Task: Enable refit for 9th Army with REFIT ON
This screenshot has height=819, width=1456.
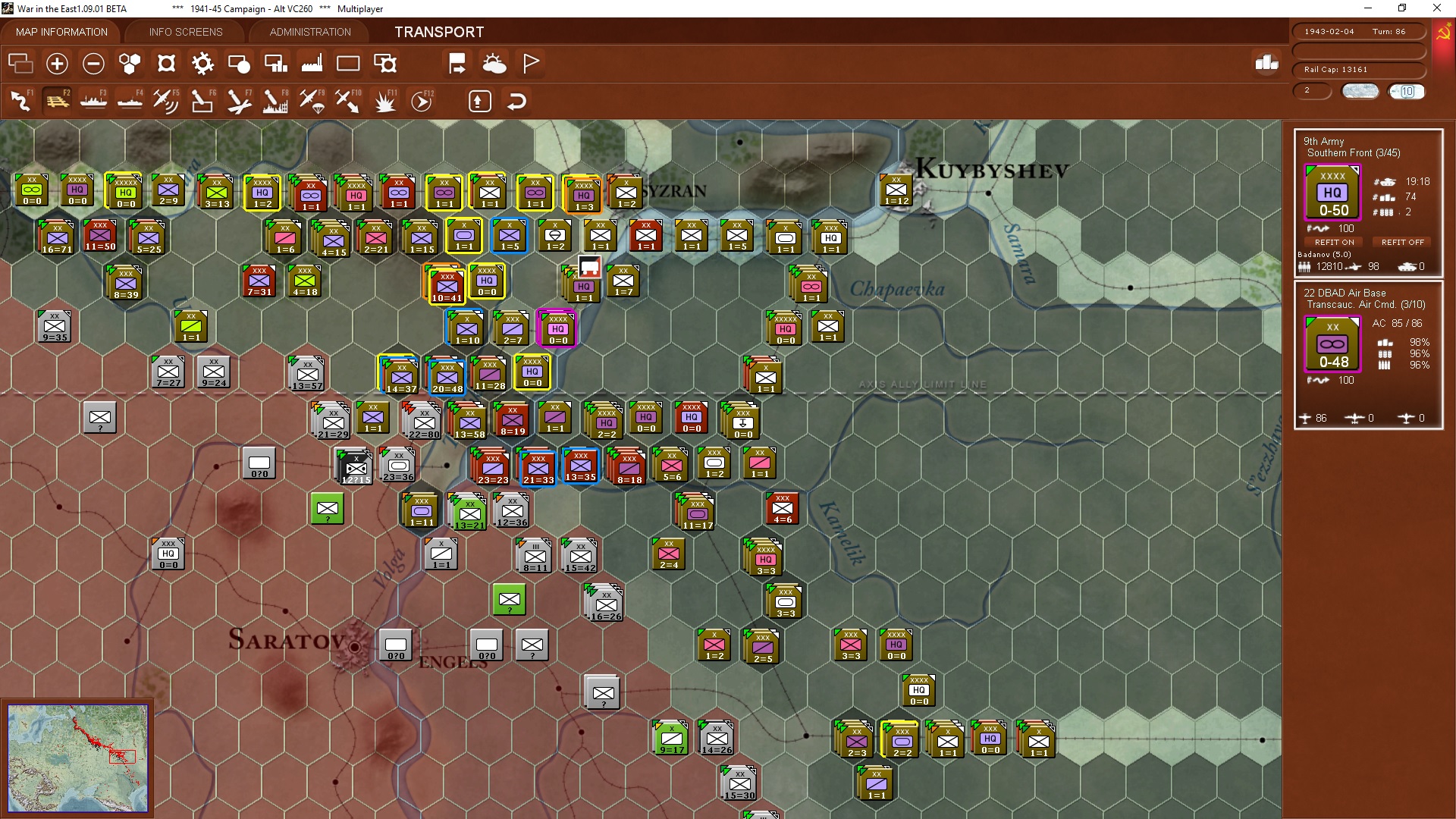Action: (x=1334, y=242)
